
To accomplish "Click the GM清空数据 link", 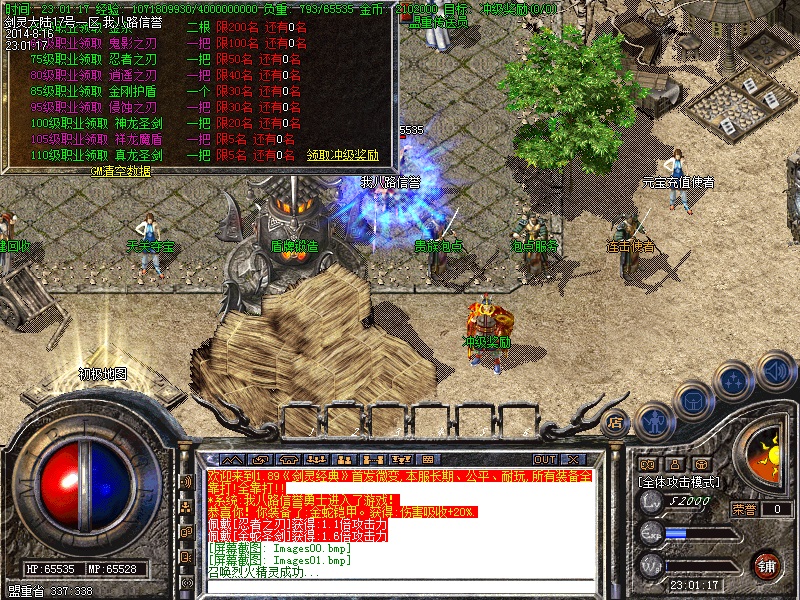I will point(120,171).
